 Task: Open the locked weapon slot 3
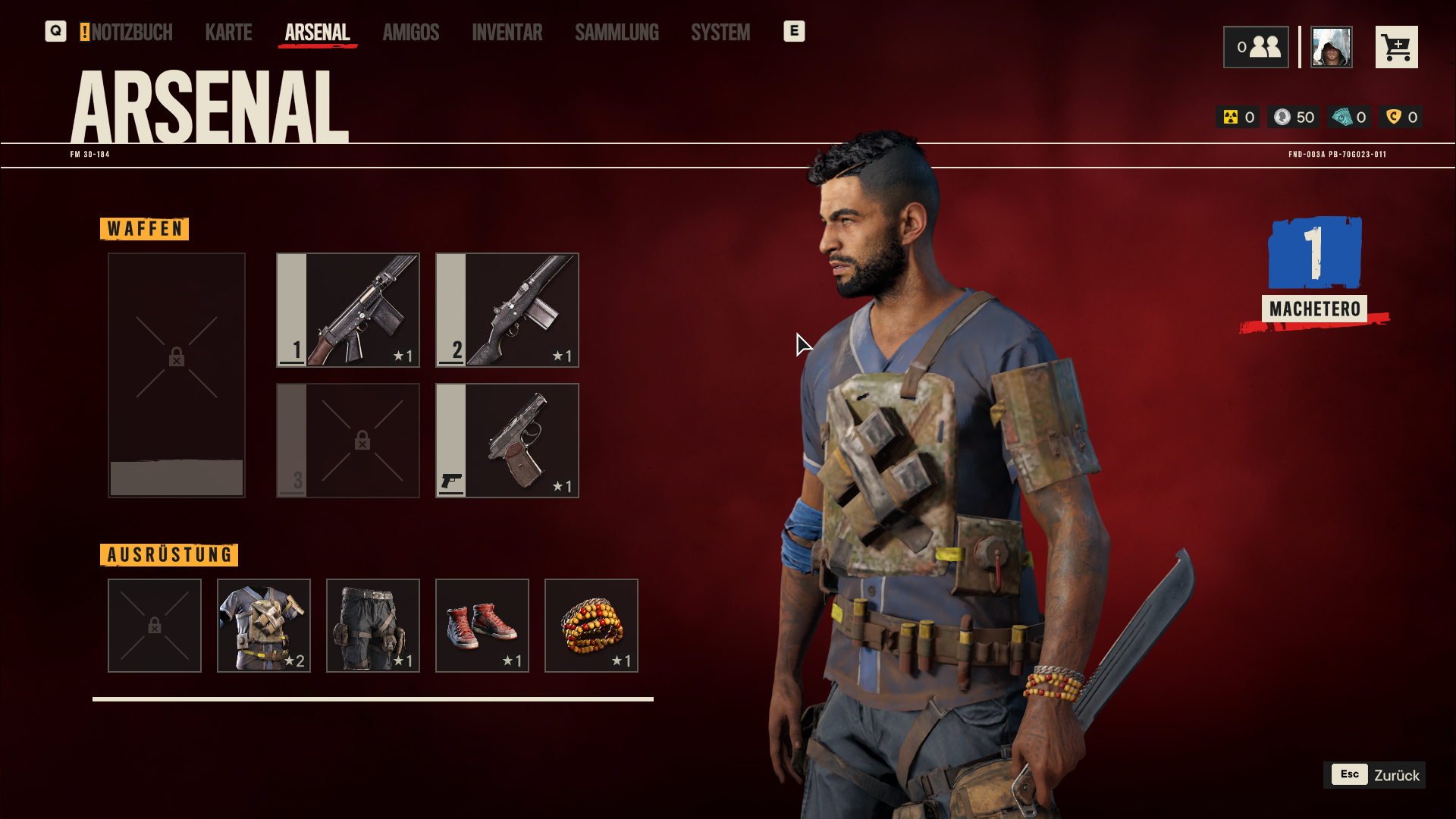click(347, 441)
